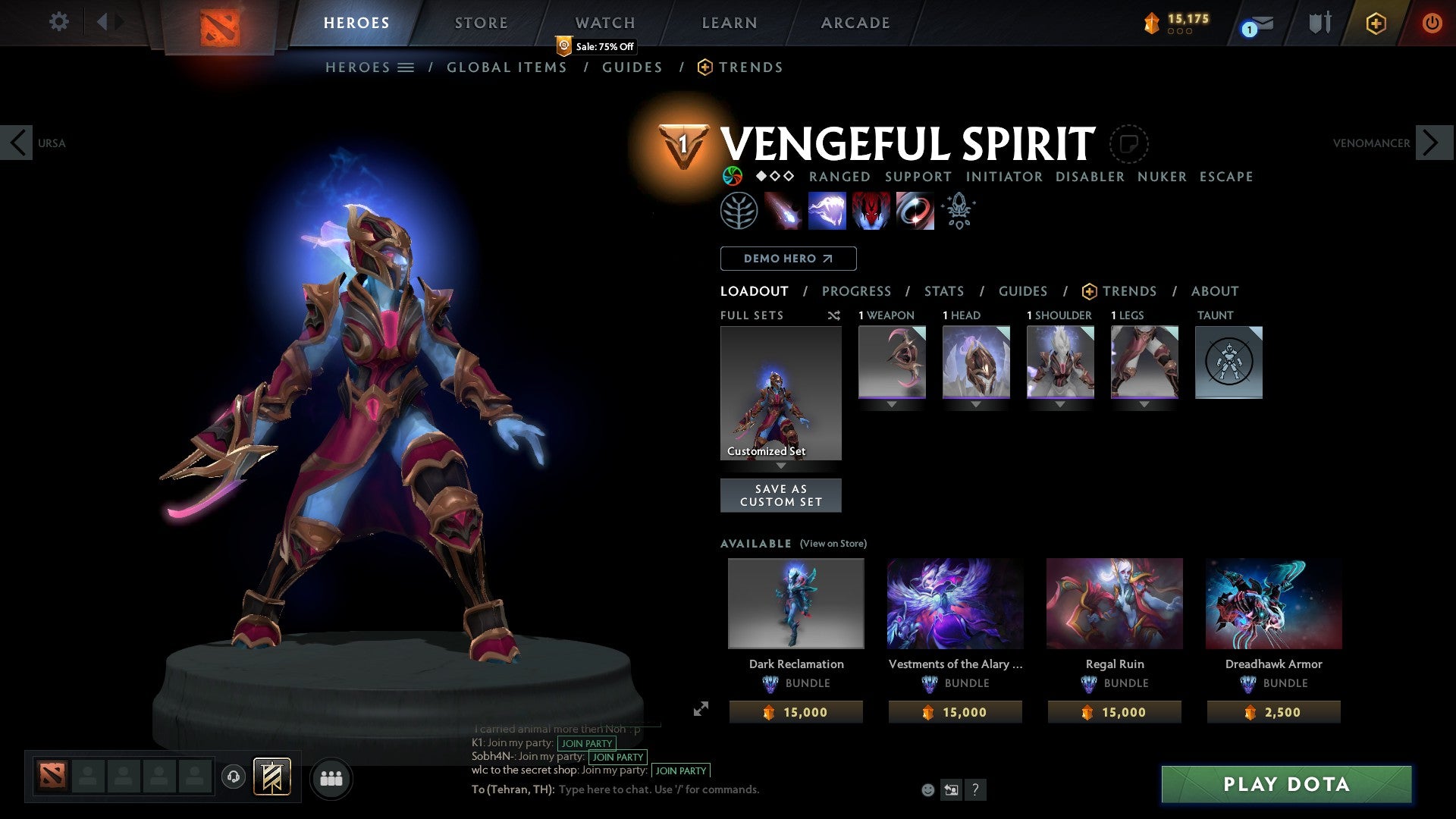This screenshot has height=819, width=1456.
Task: Open the weapon slot dropdown arrow
Action: 892,405
